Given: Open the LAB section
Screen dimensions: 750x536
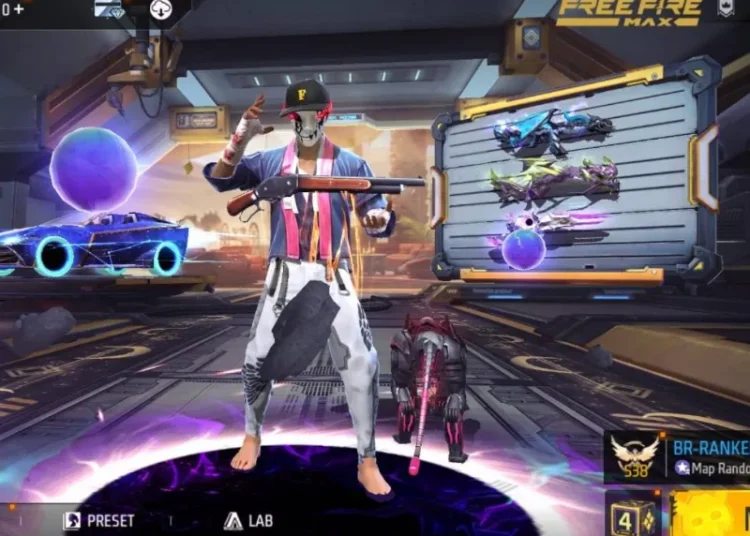Looking at the screenshot, I should point(248,520).
